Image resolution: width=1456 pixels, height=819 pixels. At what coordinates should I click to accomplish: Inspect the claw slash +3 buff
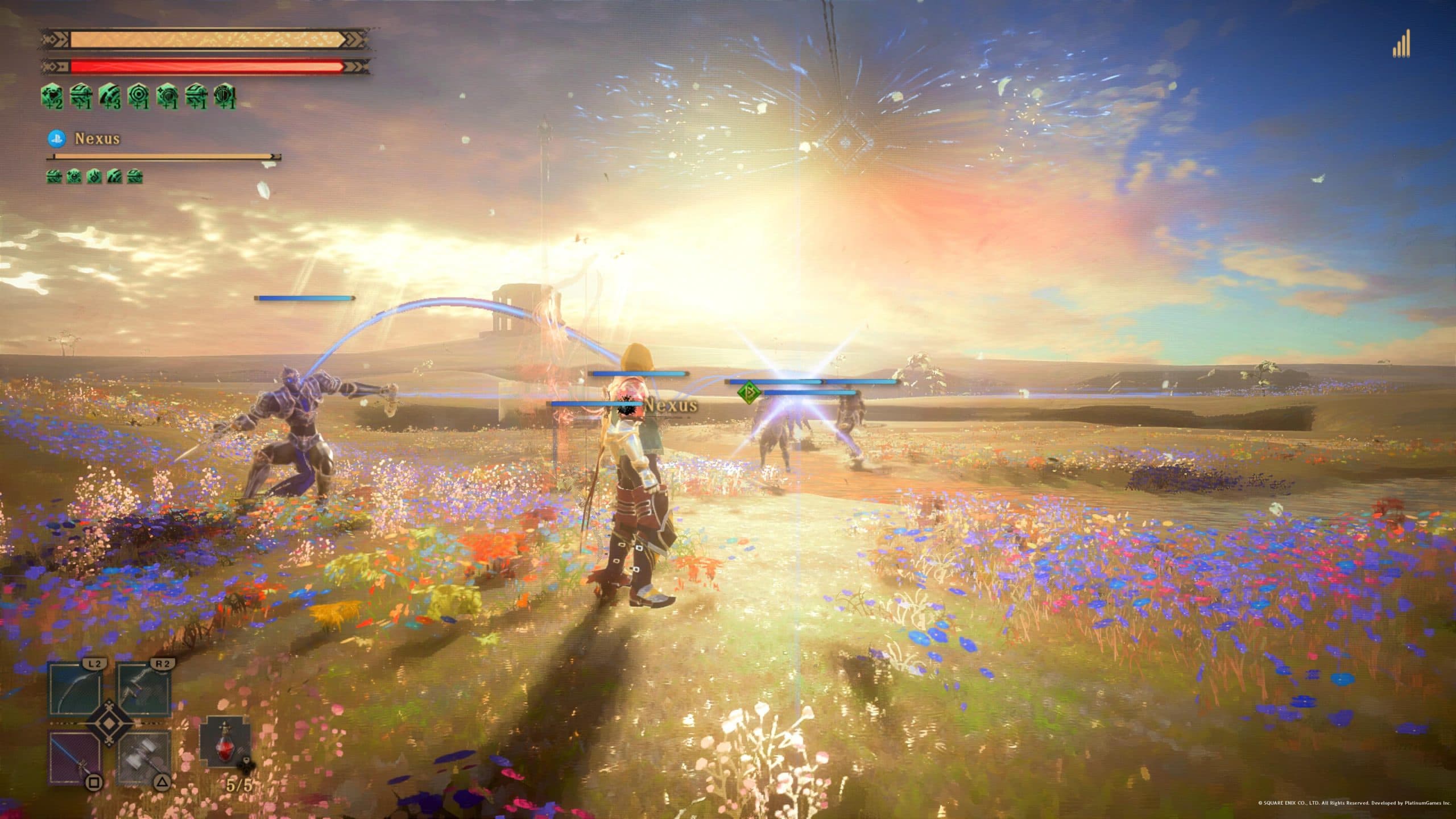[110, 96]
